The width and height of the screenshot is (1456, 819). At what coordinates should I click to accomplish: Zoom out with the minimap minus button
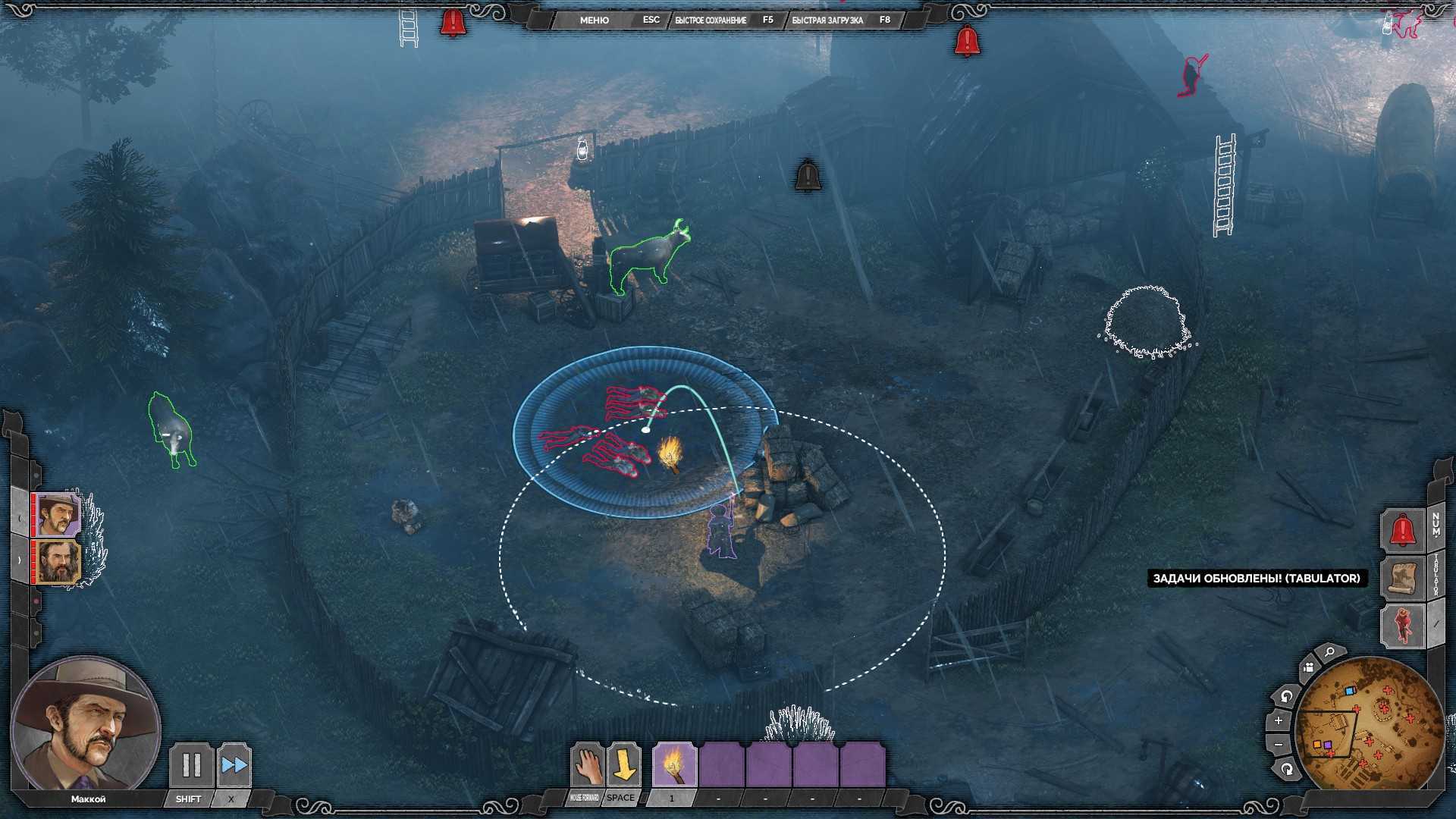pos(1279,745)
